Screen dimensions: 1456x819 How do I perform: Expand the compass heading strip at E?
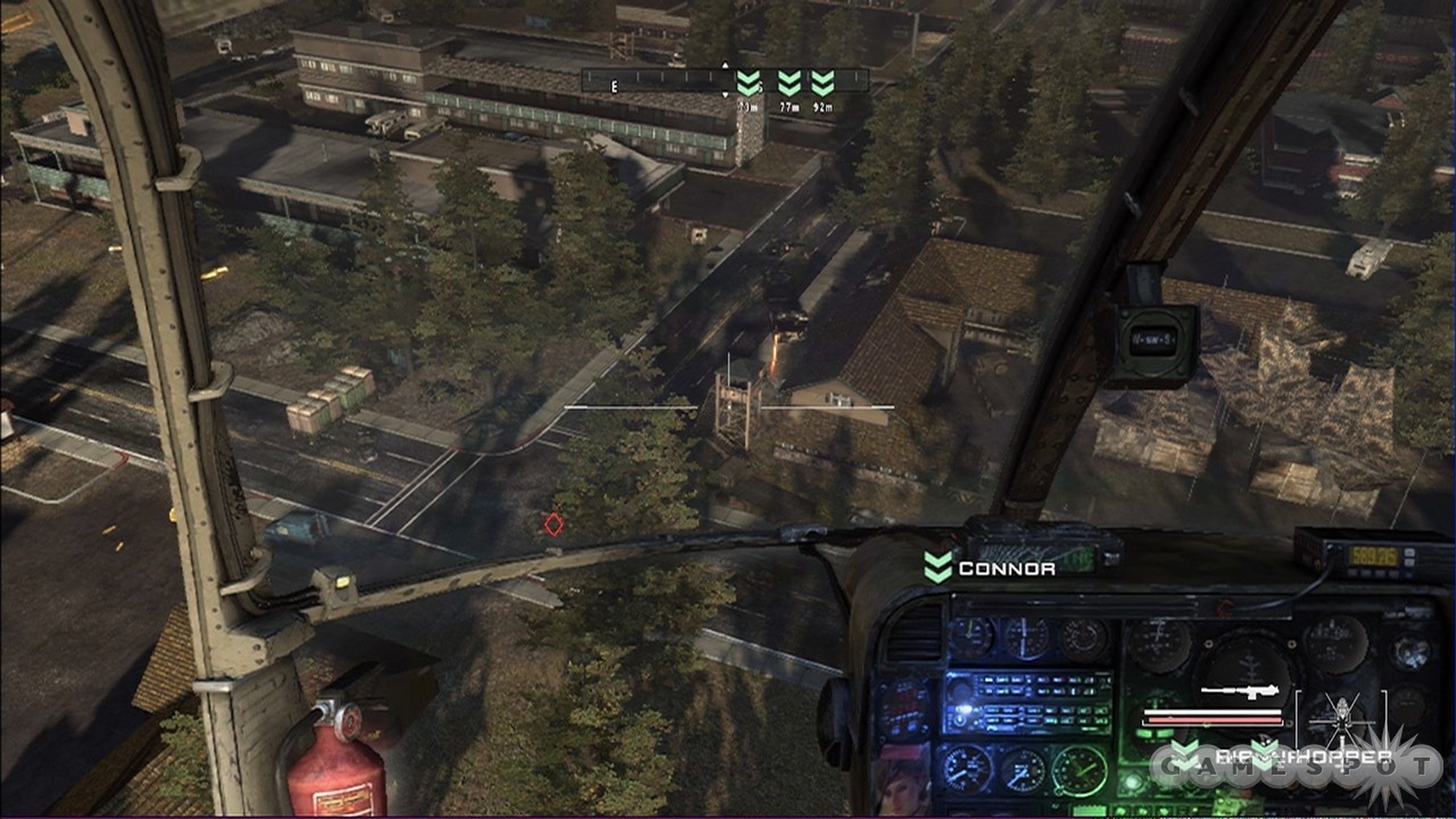click(x=614, y=86)
